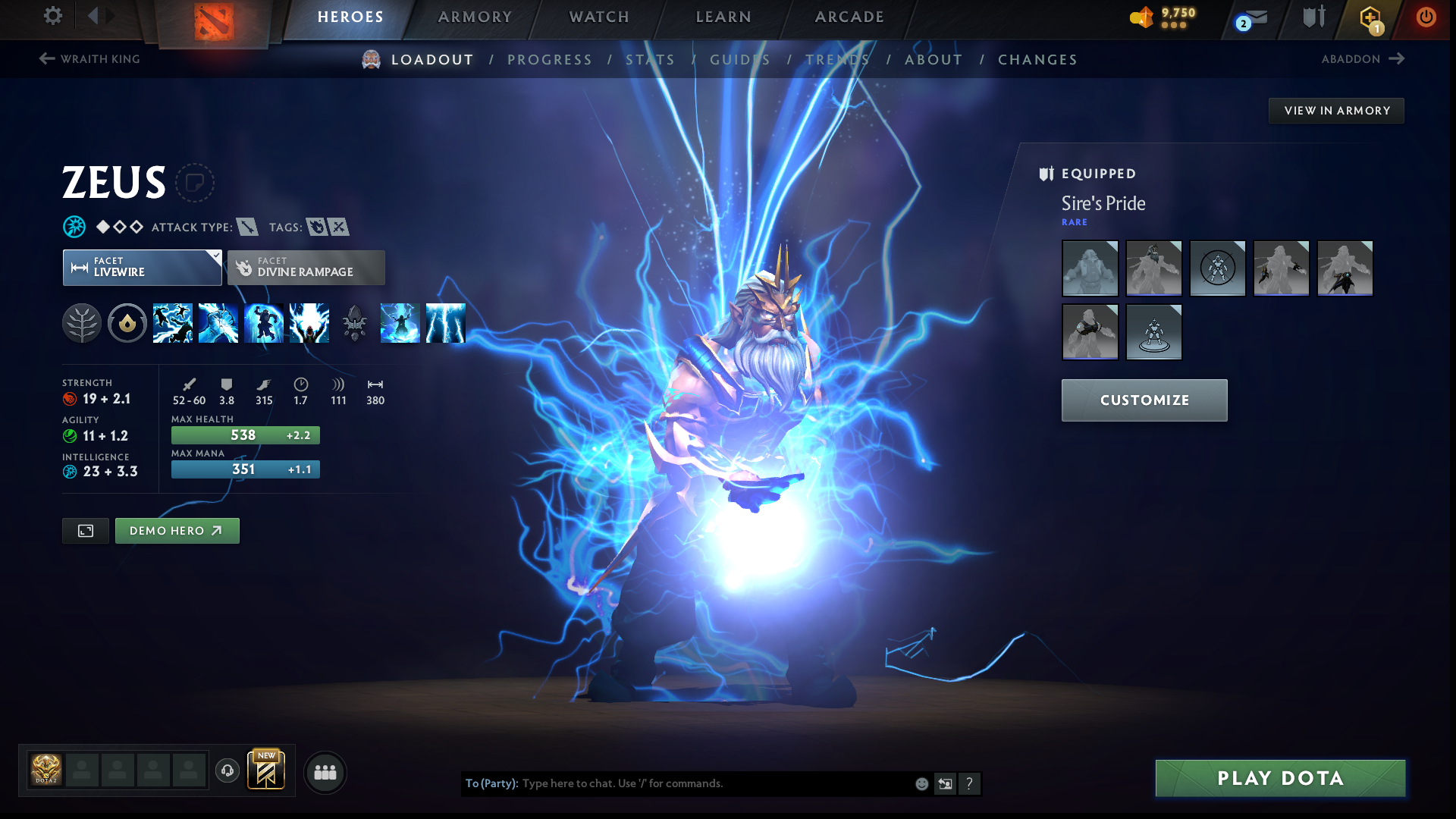
Task: Go to previous hero Wraith King
Action: pyautogui.click(x=89, y=59)
